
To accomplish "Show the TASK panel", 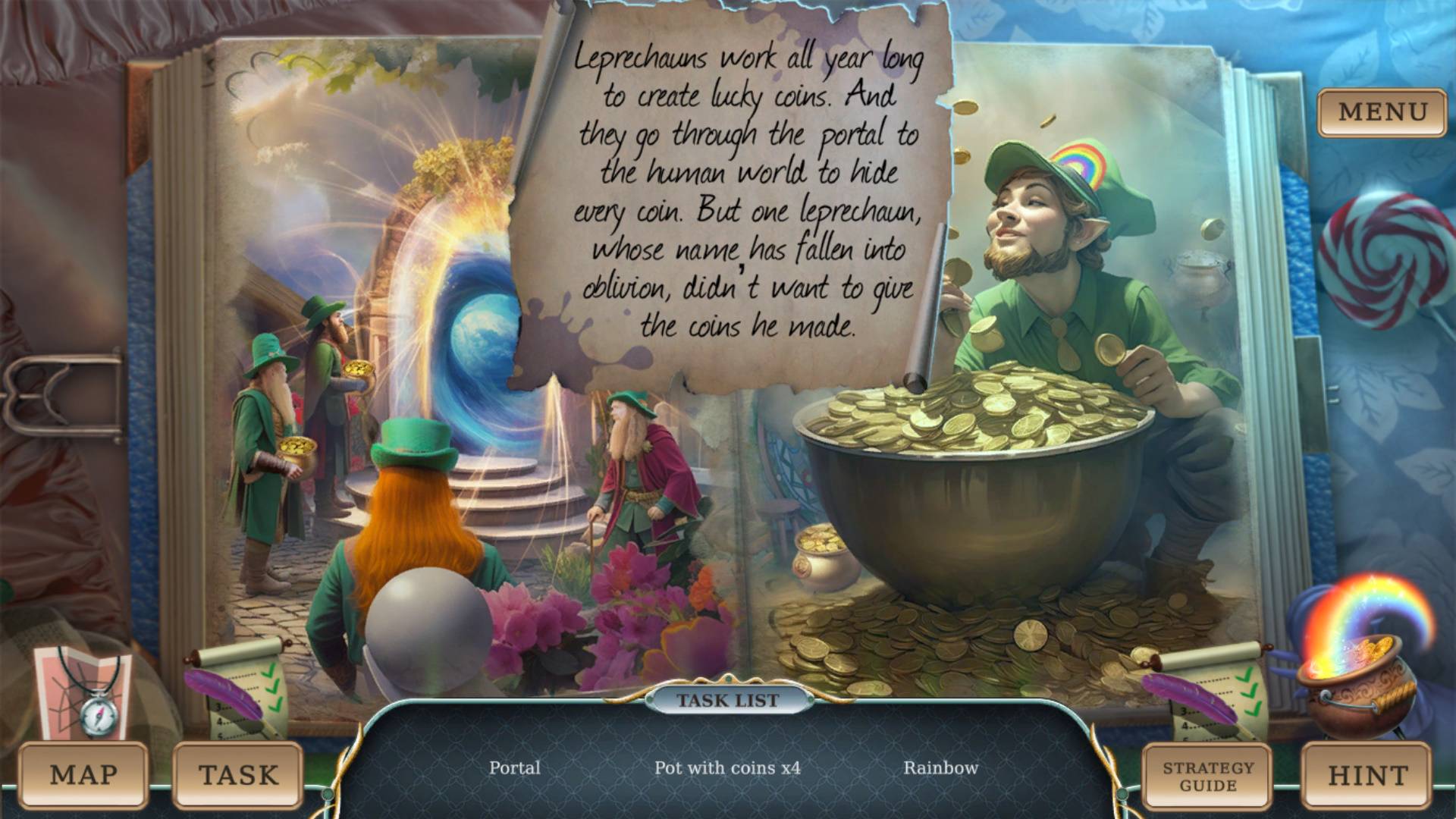I will point(238,775).
